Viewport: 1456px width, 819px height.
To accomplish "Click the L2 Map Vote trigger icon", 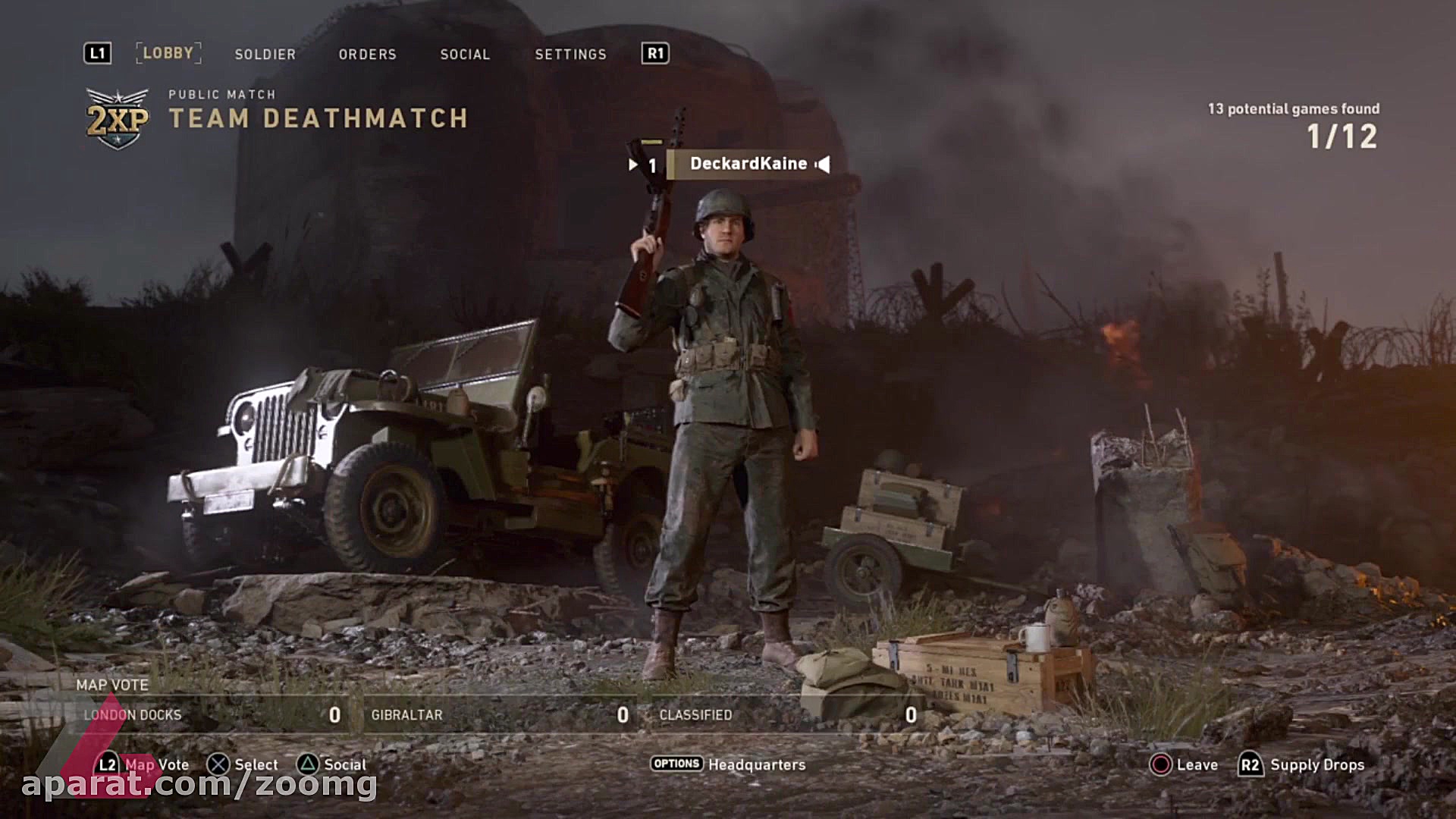I will click(107, 764).
